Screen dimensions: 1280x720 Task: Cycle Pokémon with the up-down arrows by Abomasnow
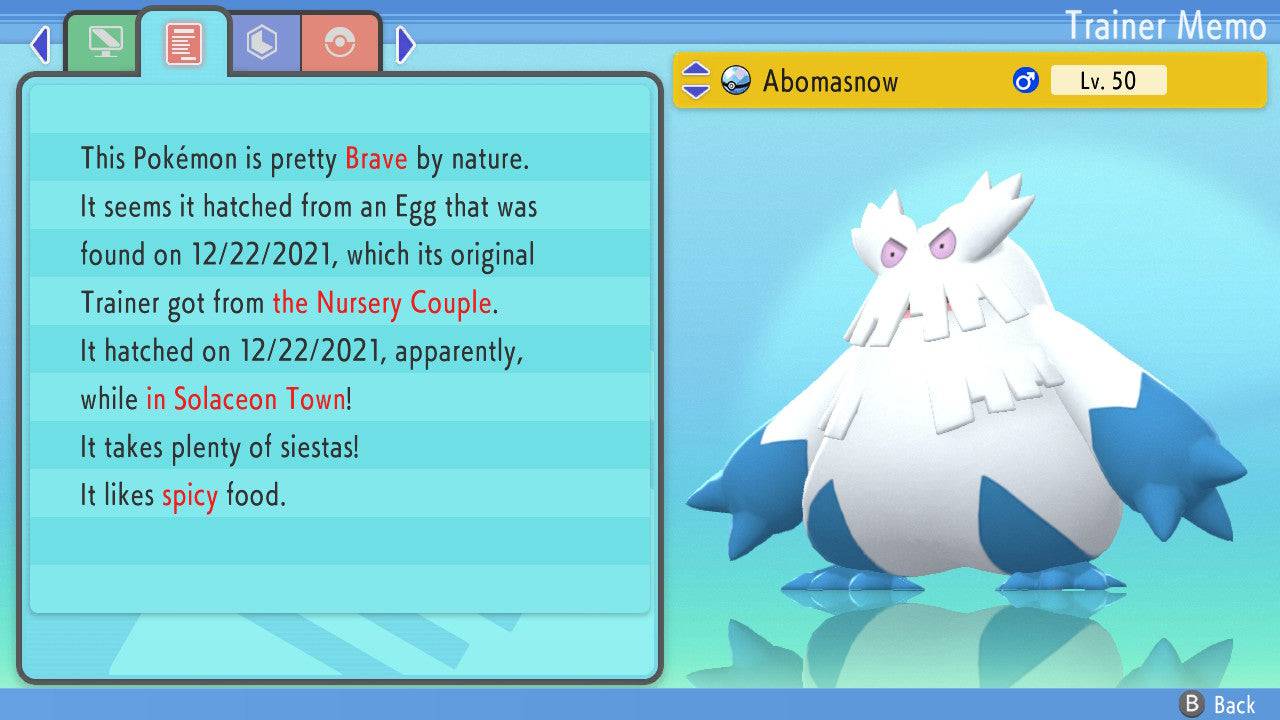pyautogui.click(x=695, y=80)
